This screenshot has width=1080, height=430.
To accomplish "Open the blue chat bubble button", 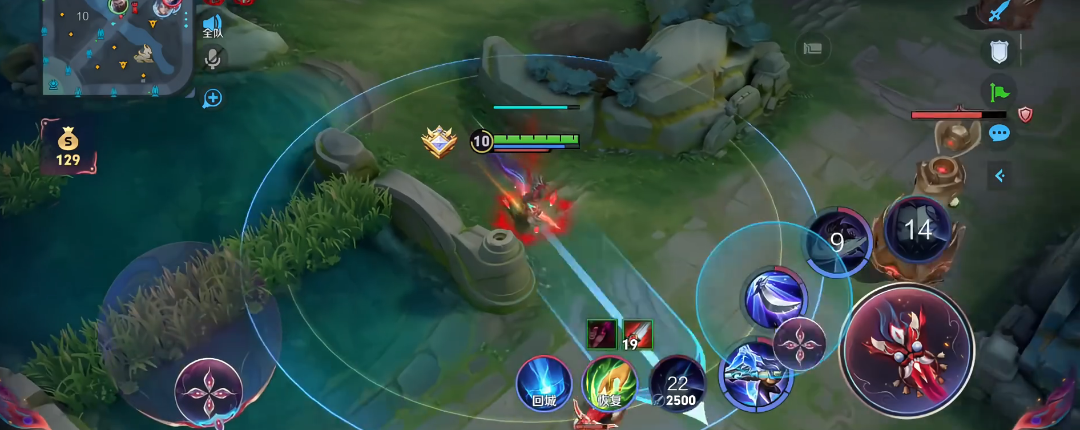I will (998, 134).
